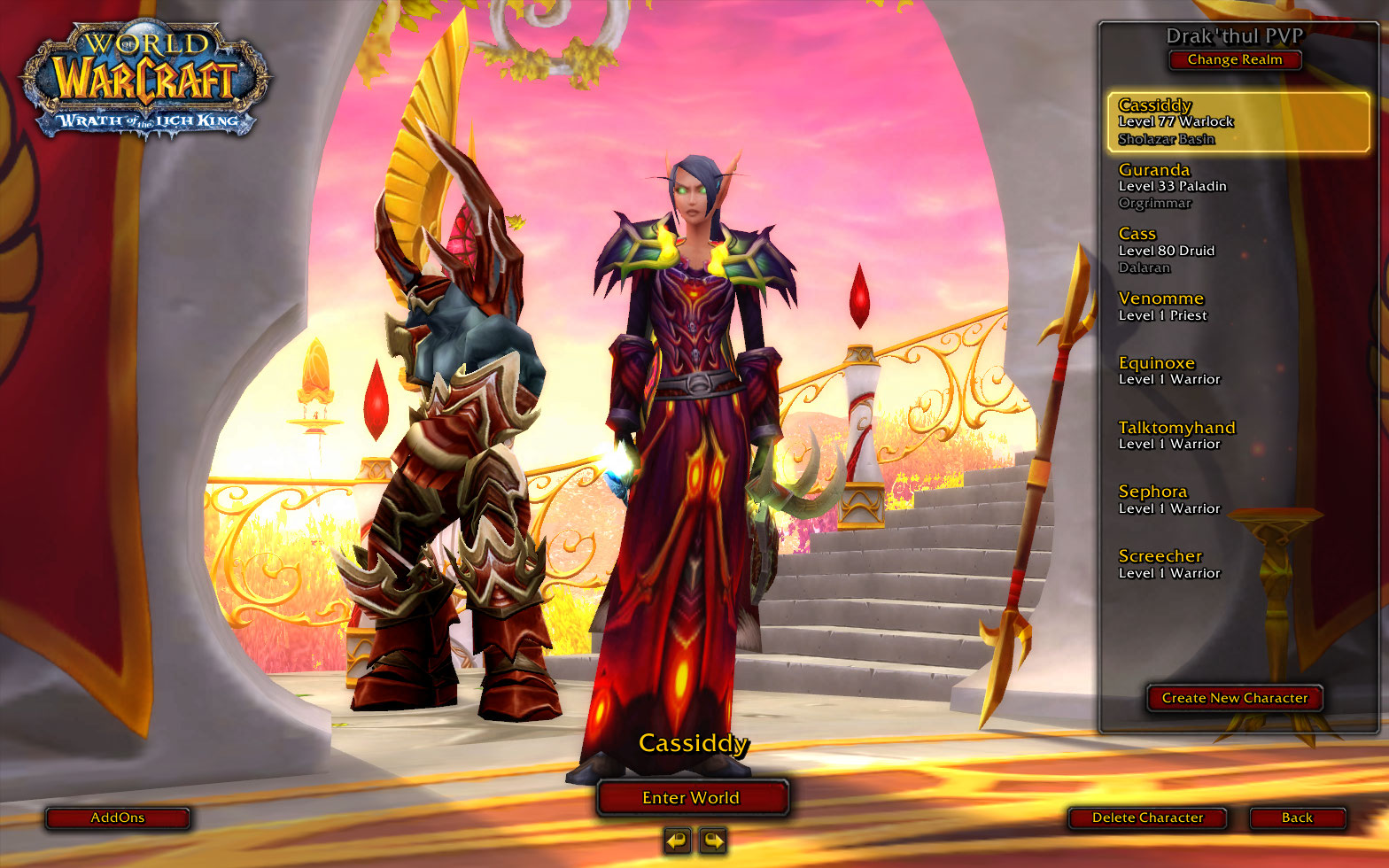Click the Back button
This screenshot has width=1389, height=868.
(1297, 818)
